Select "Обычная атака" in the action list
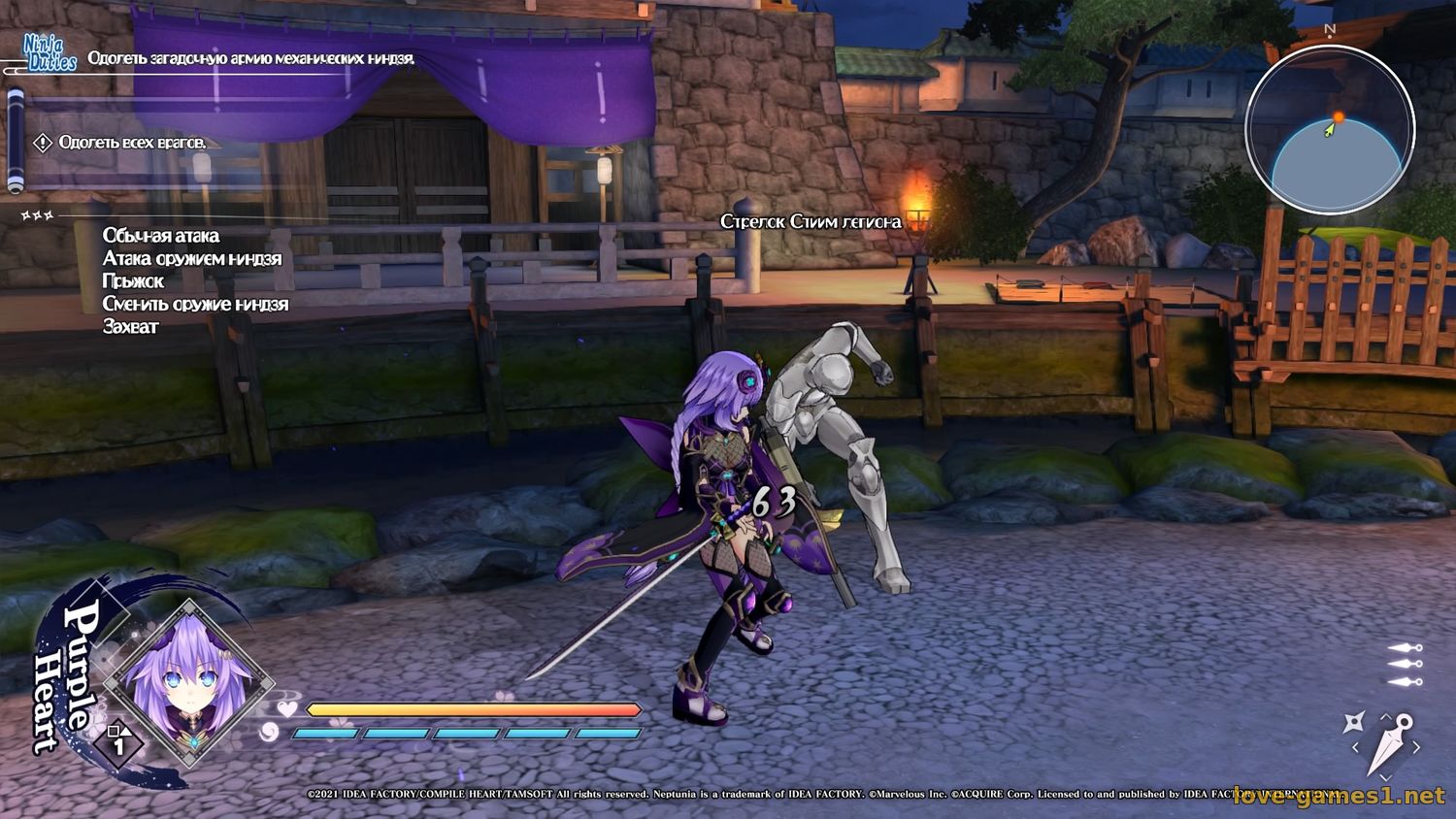Screen dimensions: 1456x819 pos(161,236)
